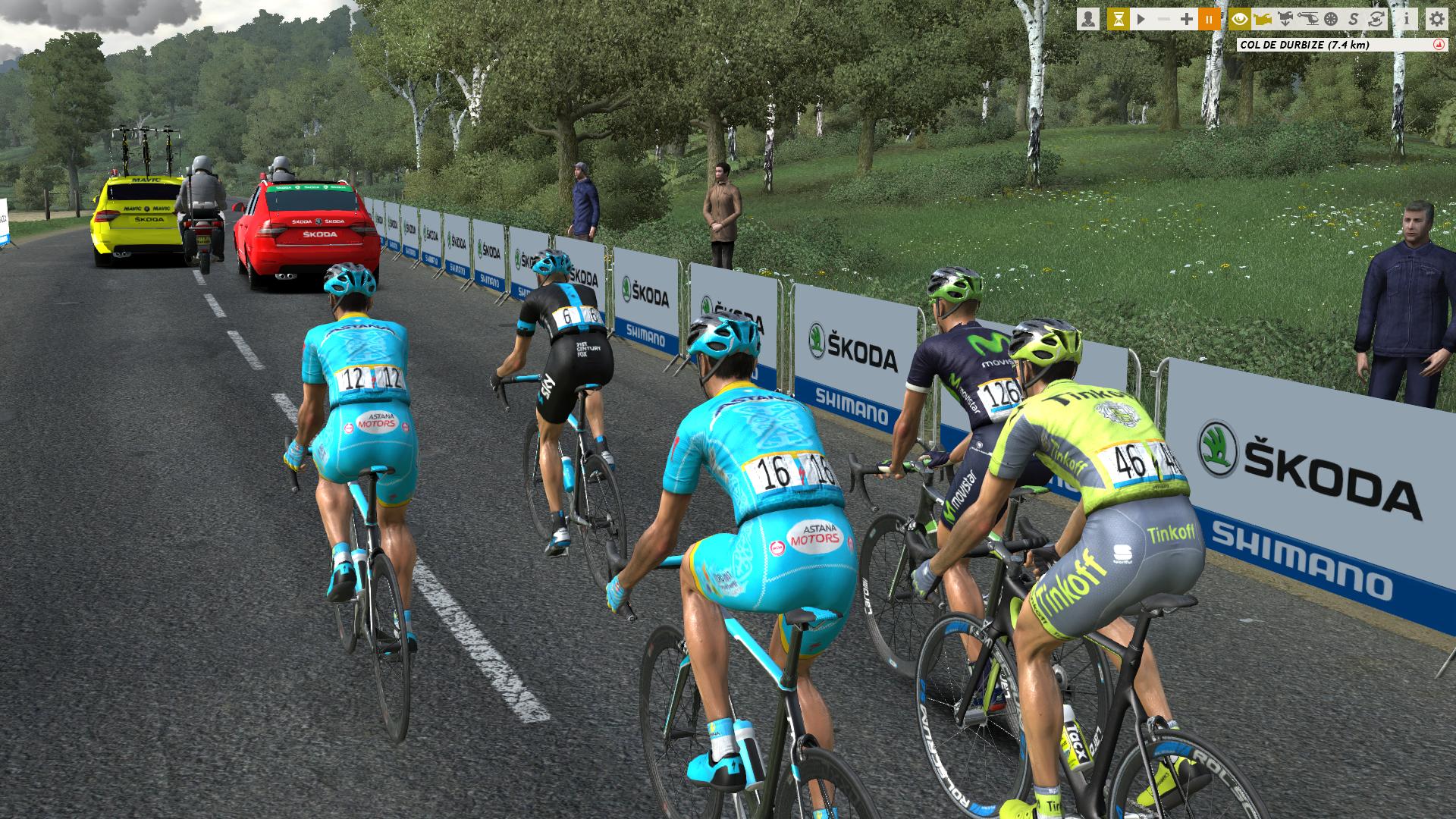Screen dimensions: 1456x819
Task: Show race information with the i button
Action: click(1406, 19)
